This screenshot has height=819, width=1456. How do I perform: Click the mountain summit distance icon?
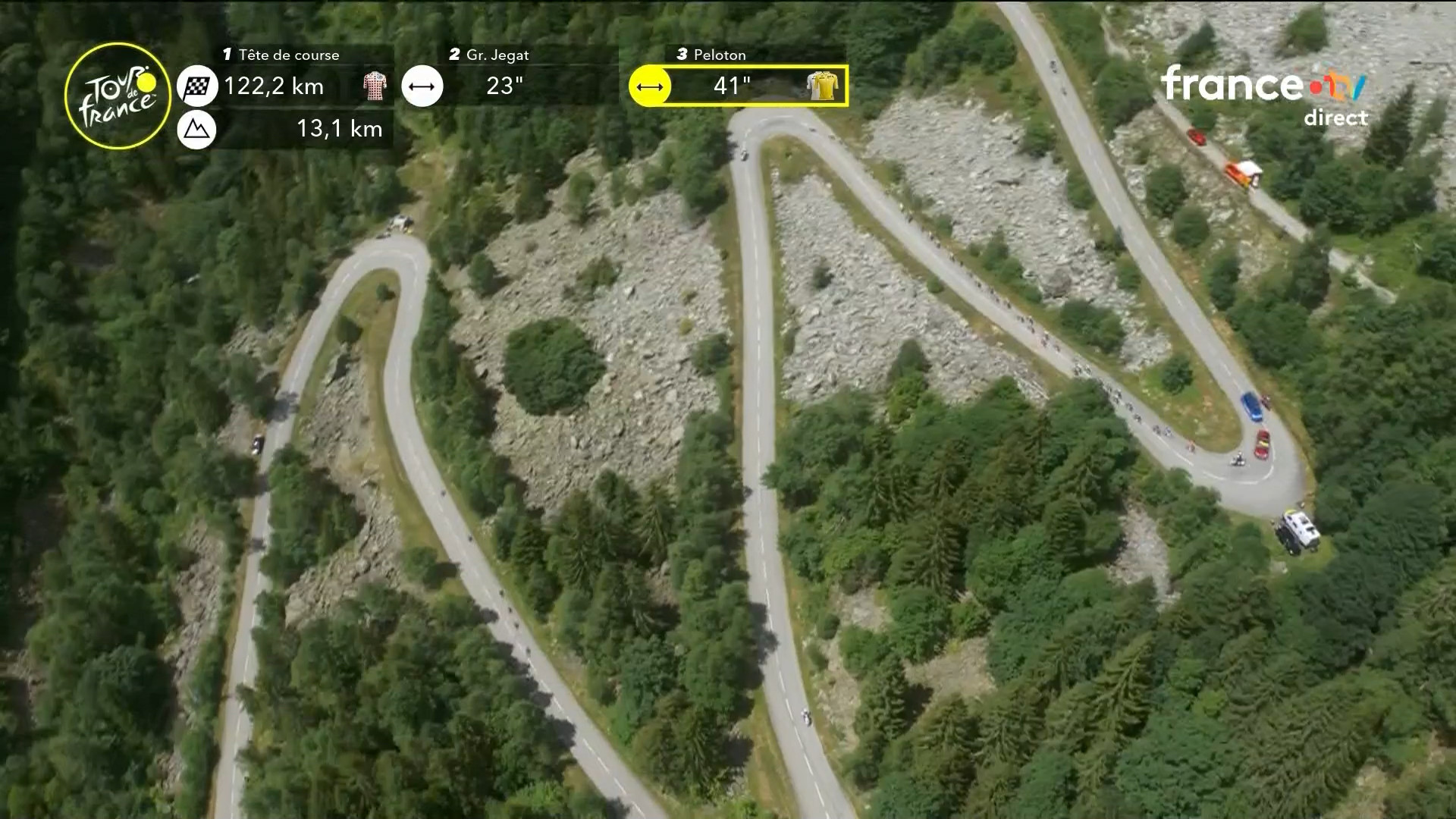click(196, 129)
